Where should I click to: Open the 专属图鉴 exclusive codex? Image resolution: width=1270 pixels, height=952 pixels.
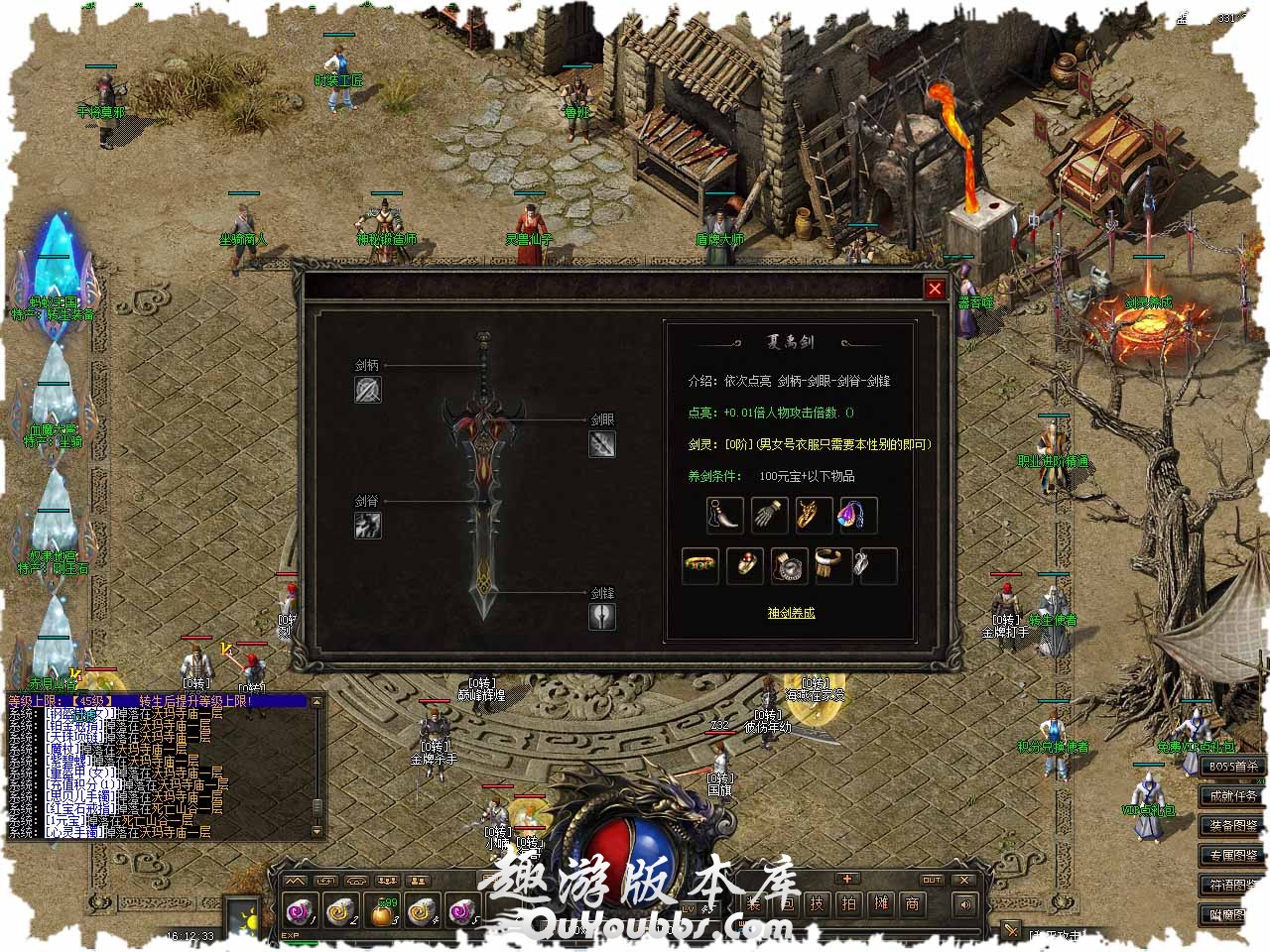[1233, 855]
